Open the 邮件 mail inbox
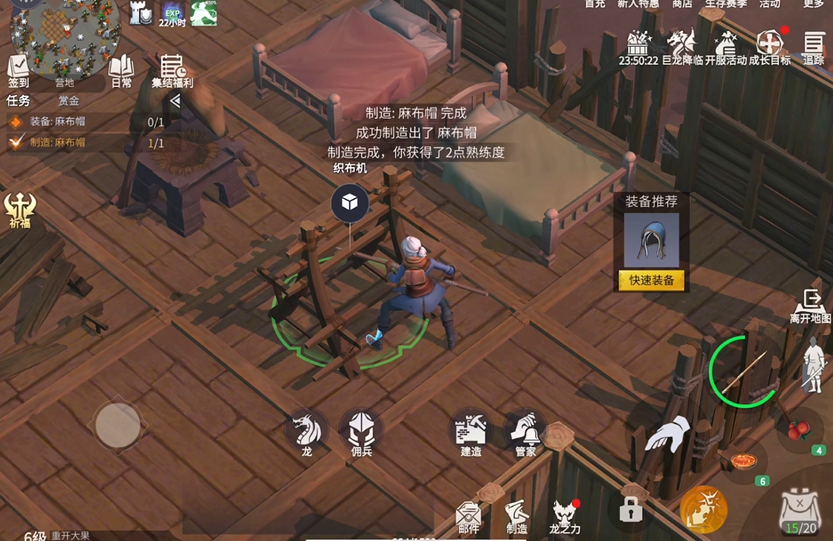This screenshot has height=541, width=833. pyautogui.click(x=468, y=515)
